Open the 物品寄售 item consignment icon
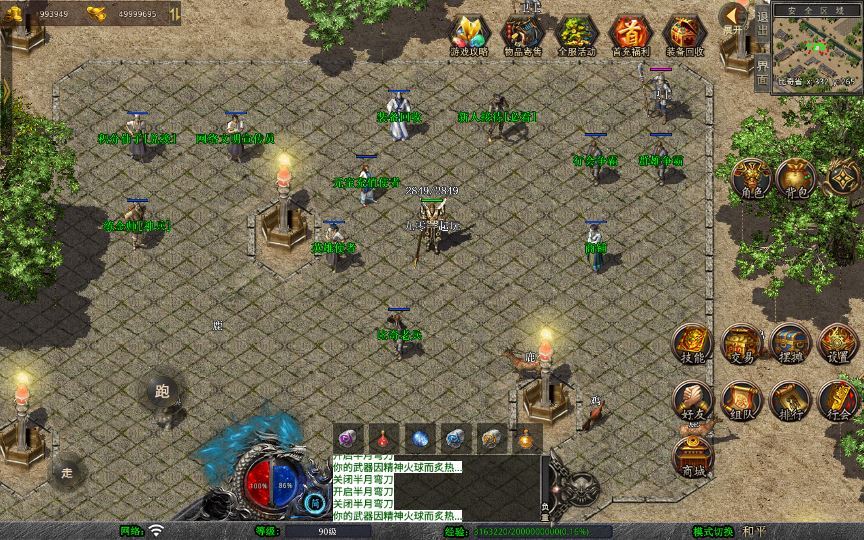Image resolution: width=864 pixels, height=540 pixels. (522, 34)
